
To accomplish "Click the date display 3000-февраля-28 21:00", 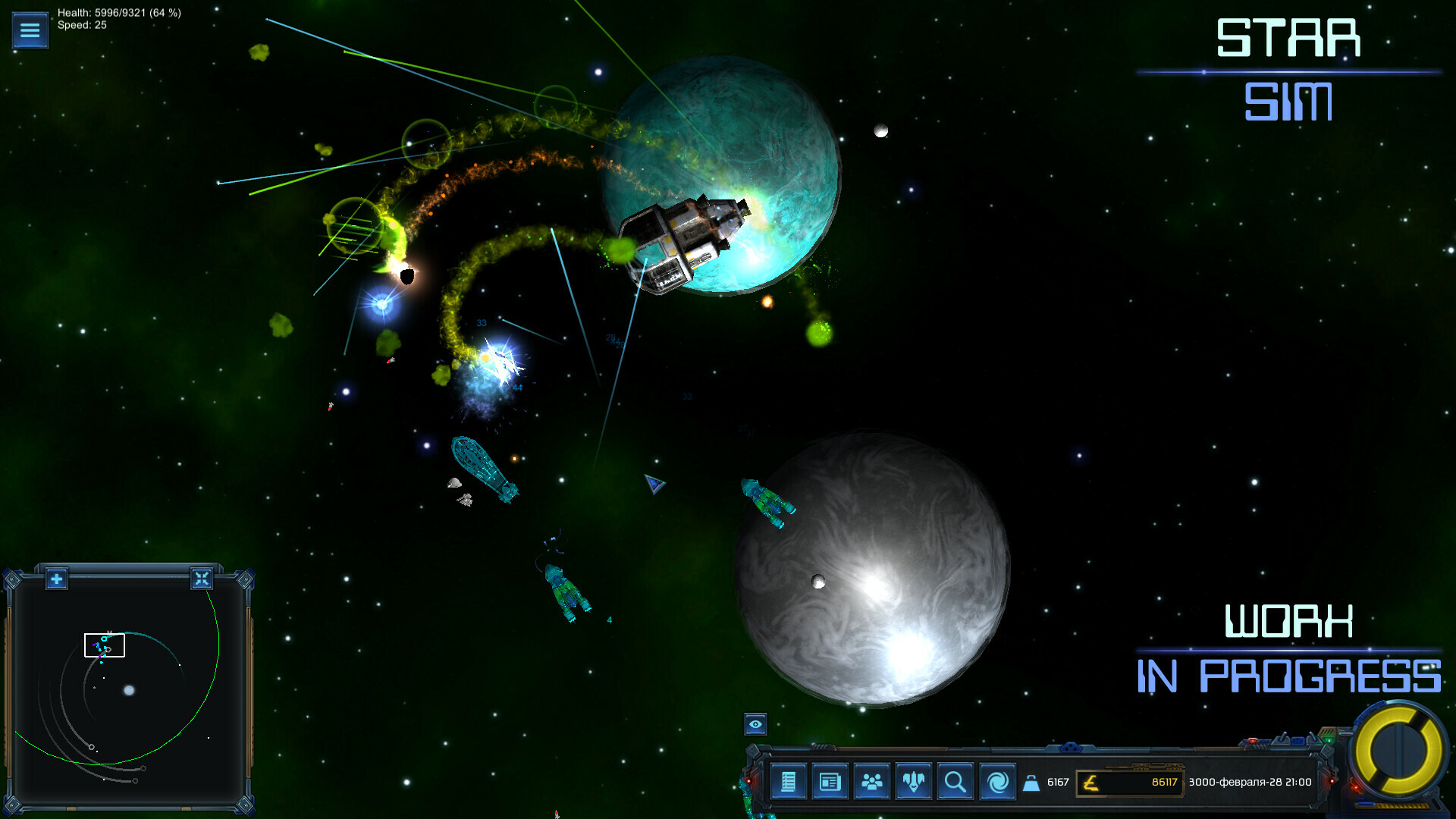I will [1249, 781].
